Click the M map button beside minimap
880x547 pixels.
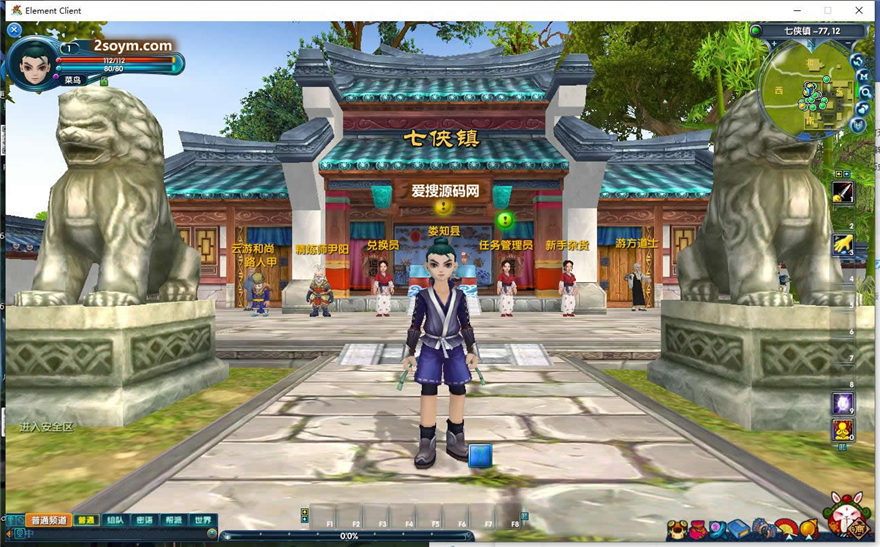click(862, 76)
